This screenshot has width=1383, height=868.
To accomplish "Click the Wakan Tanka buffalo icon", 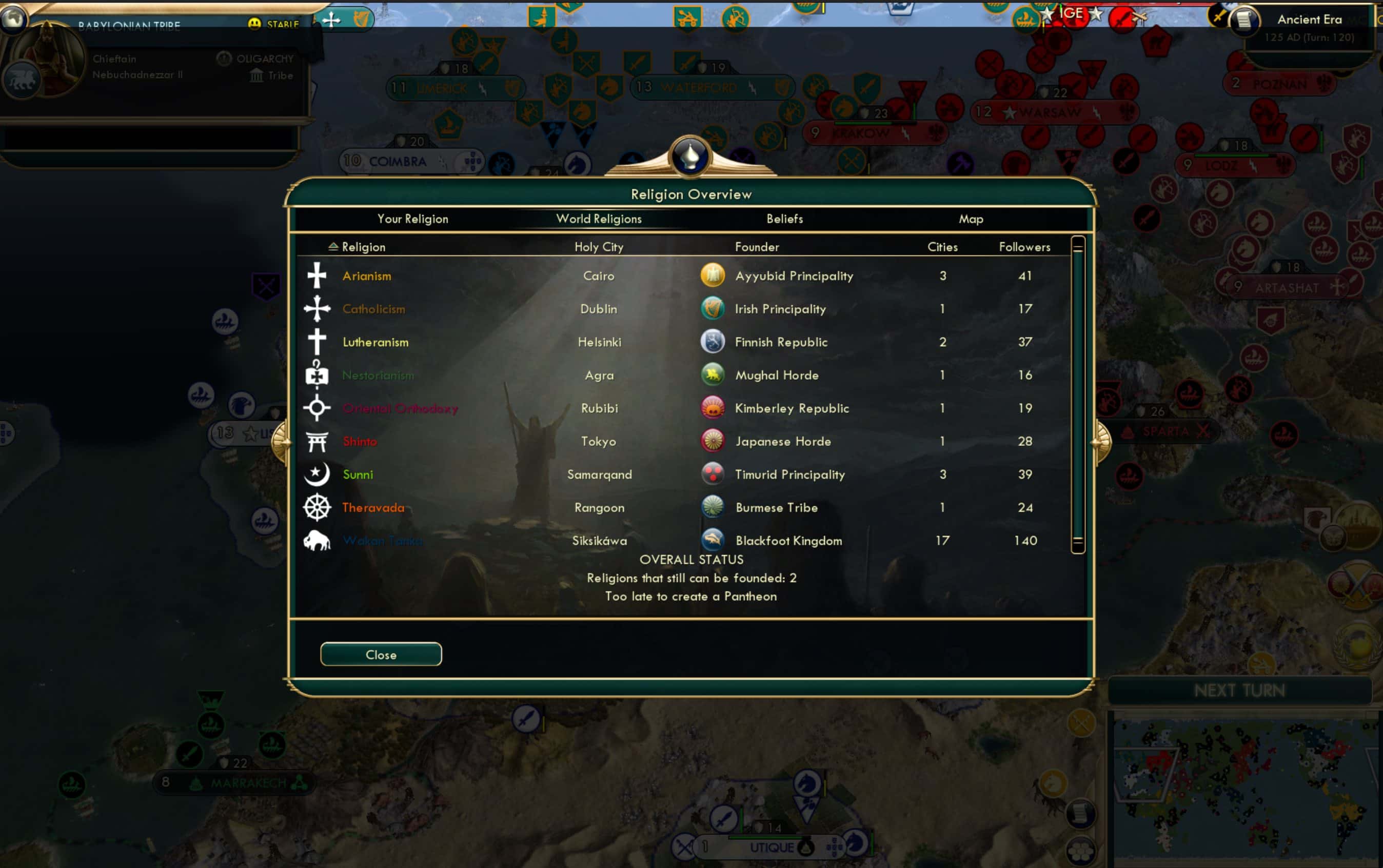I will point(317,540).
